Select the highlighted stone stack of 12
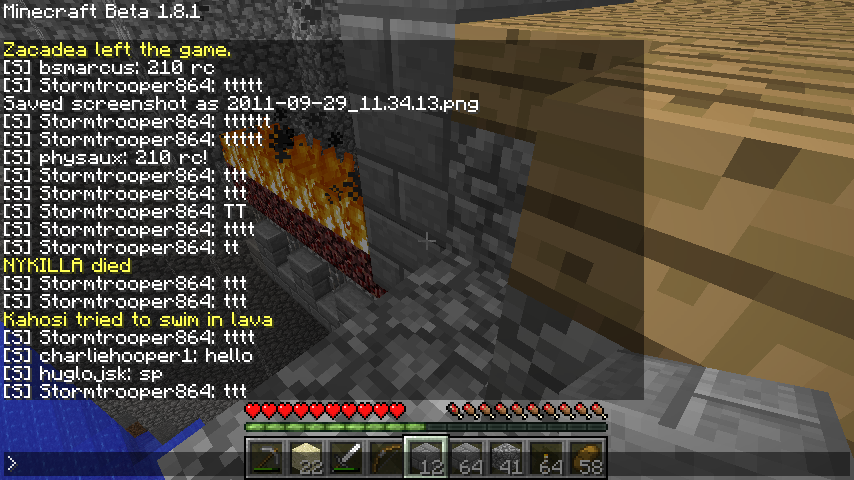This screenshot has width=854, height=480. [x=427, y=459]
